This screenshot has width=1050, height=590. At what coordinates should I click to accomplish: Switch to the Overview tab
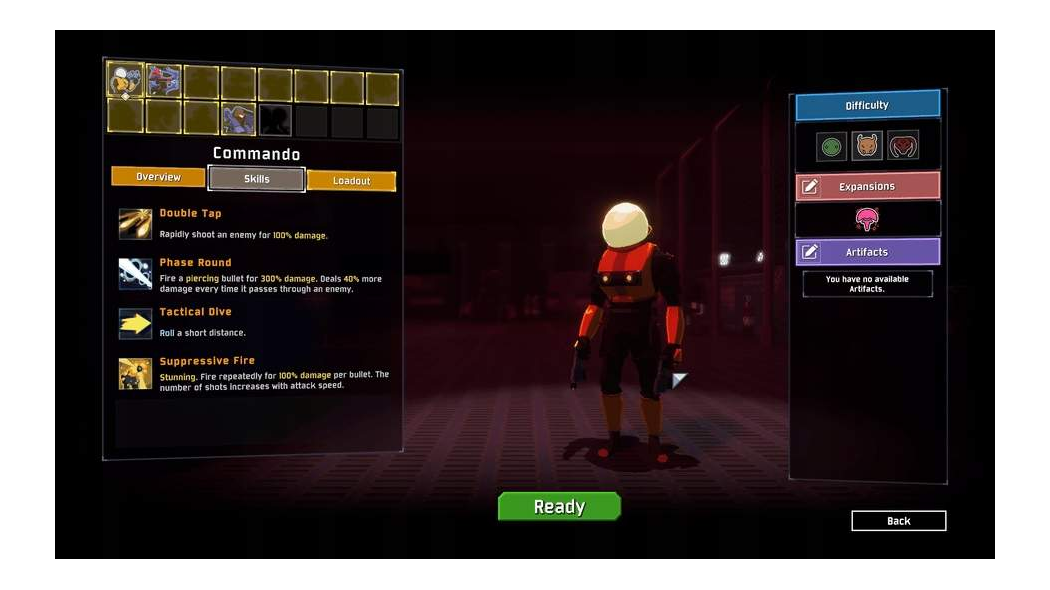(158, 177)
